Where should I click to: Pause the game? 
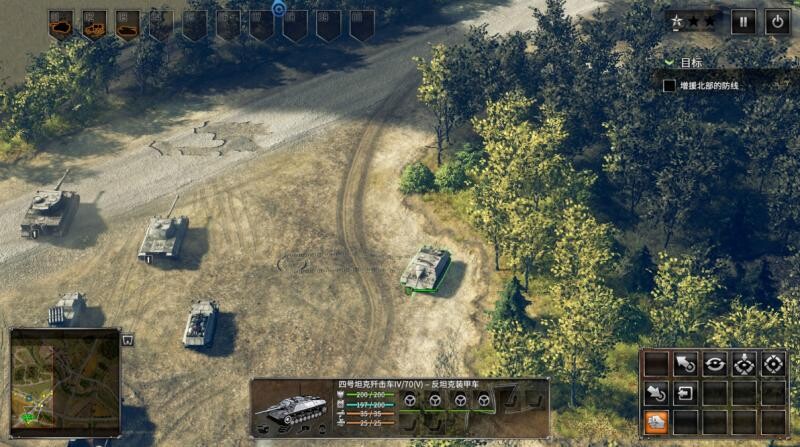point(743,21)
